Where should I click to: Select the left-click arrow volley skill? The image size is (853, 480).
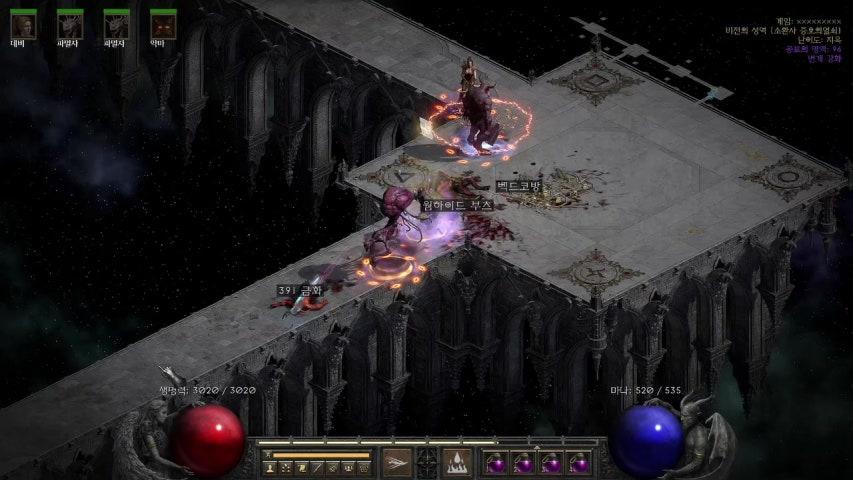[397, 462]
